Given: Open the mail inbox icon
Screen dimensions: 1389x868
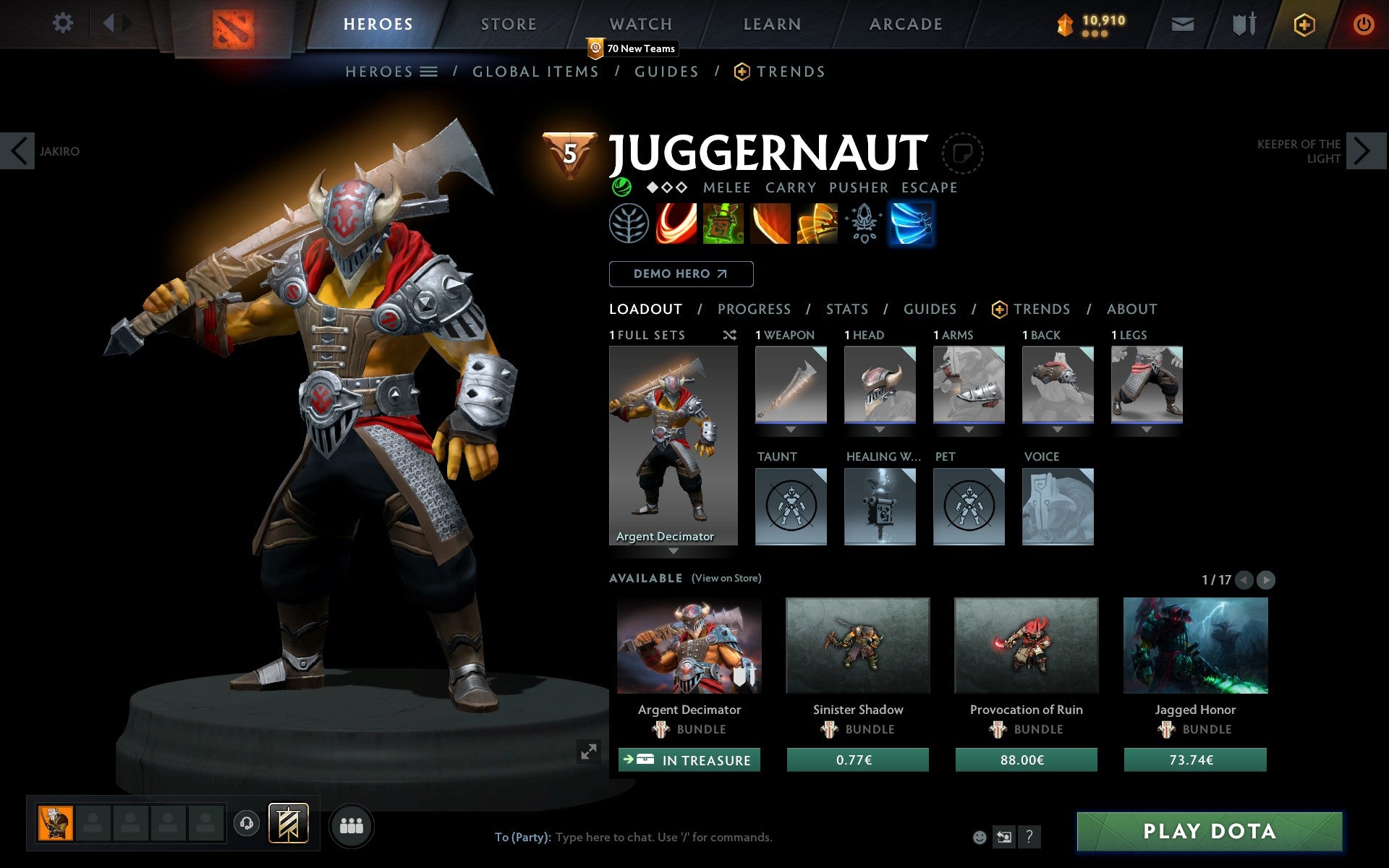Looking at the screenshot, I should [1182, 23].
